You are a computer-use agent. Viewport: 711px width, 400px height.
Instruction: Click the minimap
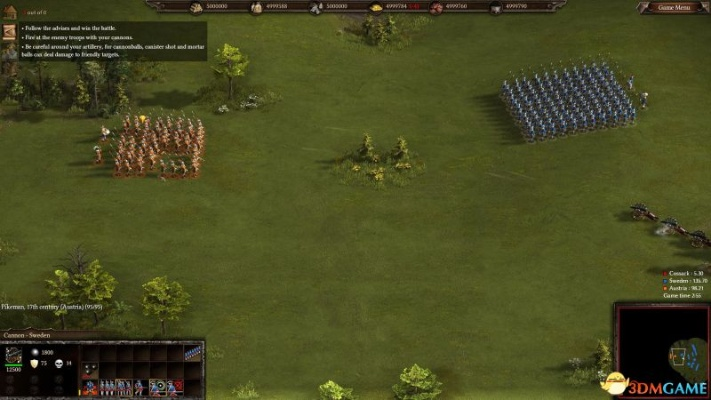point(660,351)
